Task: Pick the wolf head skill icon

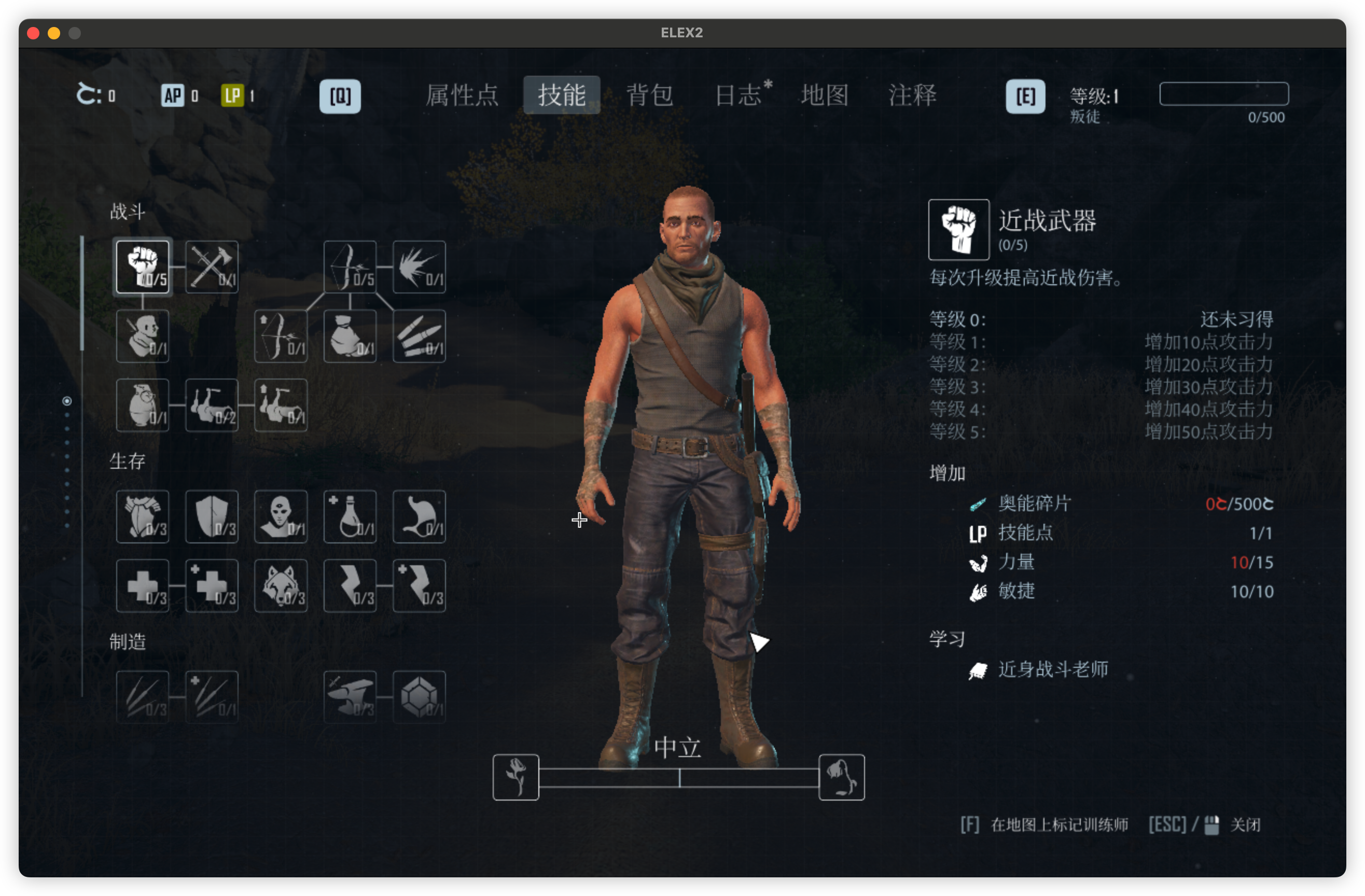Action: click(281, 586)
